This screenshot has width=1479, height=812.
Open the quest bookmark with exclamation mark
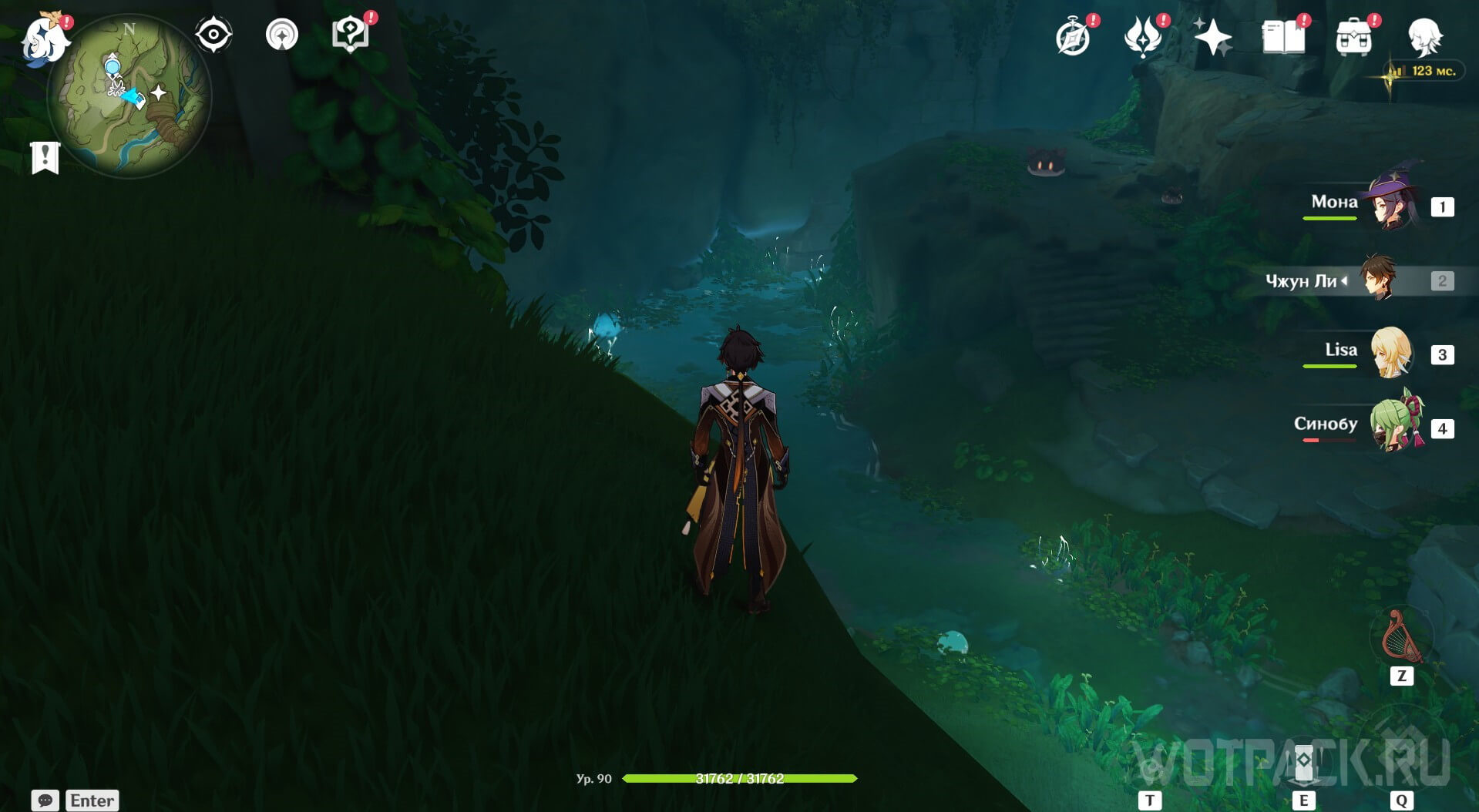point(45,157)
